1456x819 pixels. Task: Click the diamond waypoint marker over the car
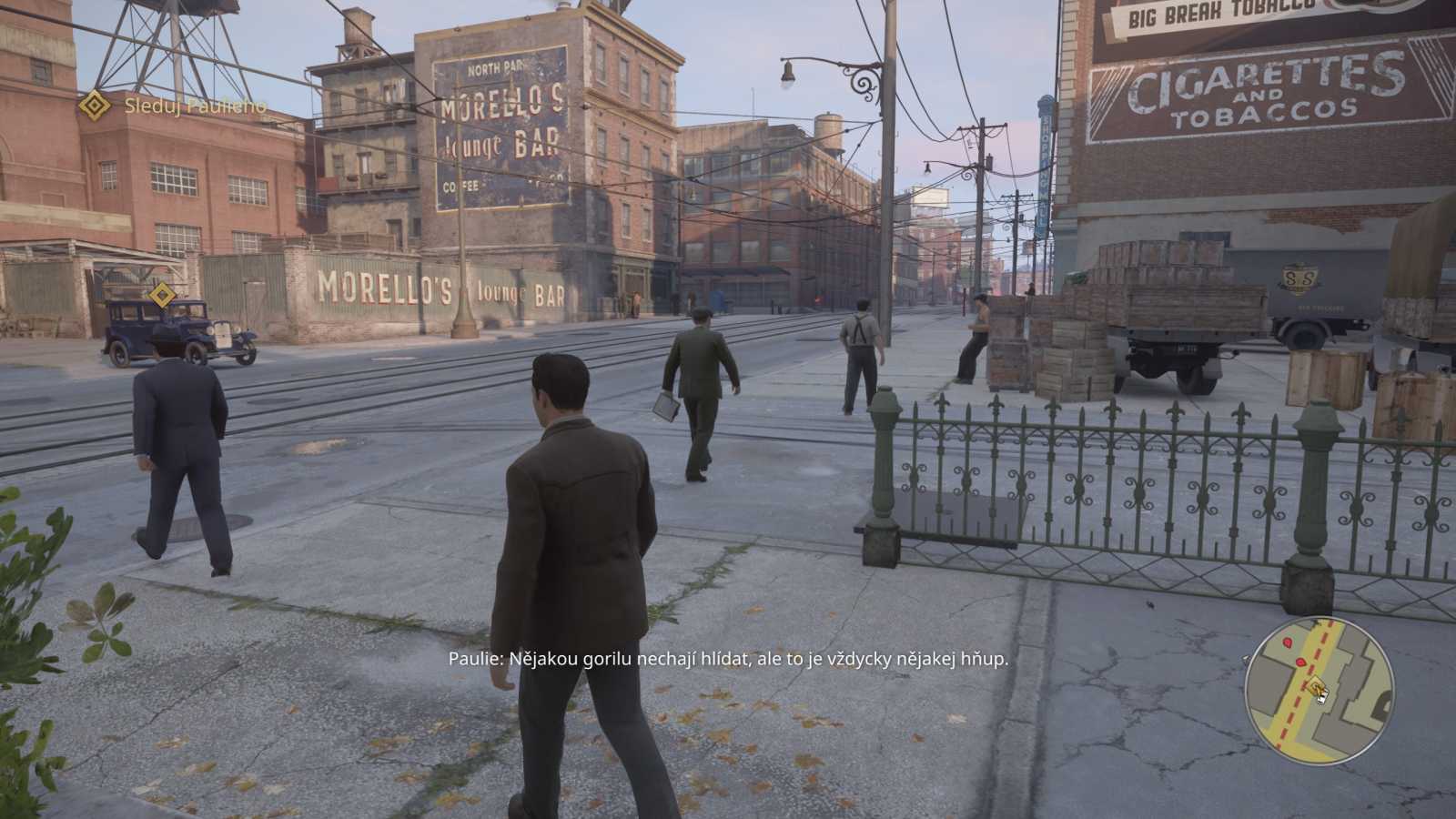point(162,295)
